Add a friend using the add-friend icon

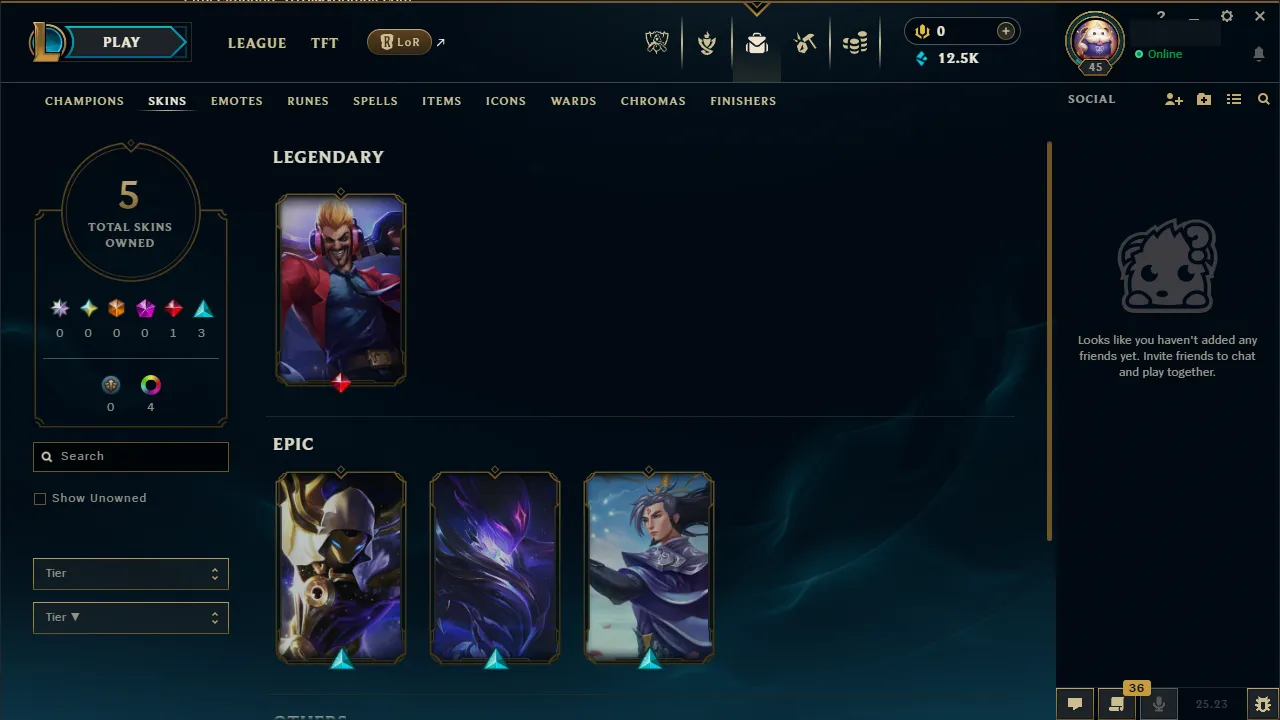(1173, 99)
